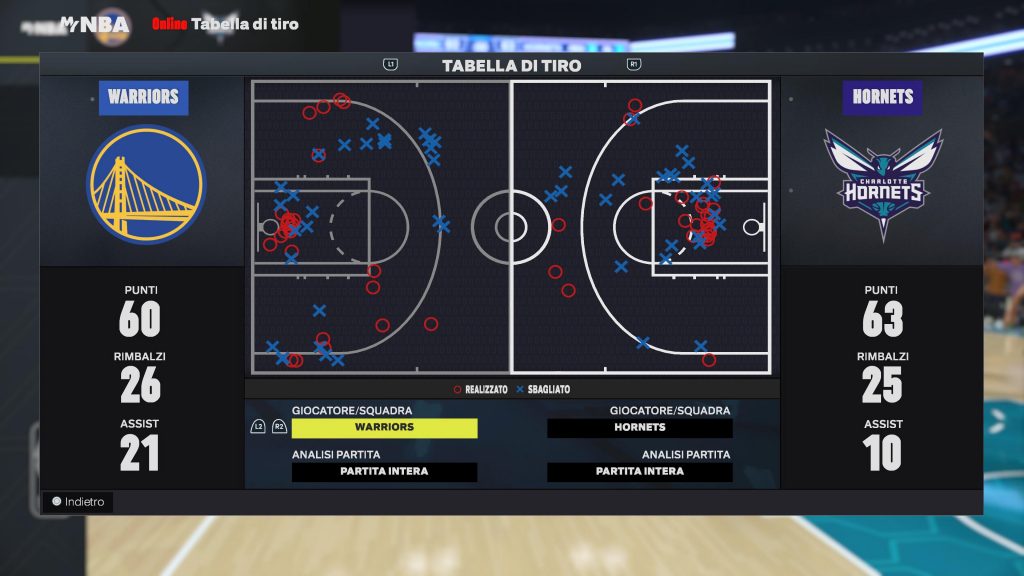The image size is (1024, 576).
Task: Choose the Hornets Giocatore/Squadra selector
Action: click(640, 428)
